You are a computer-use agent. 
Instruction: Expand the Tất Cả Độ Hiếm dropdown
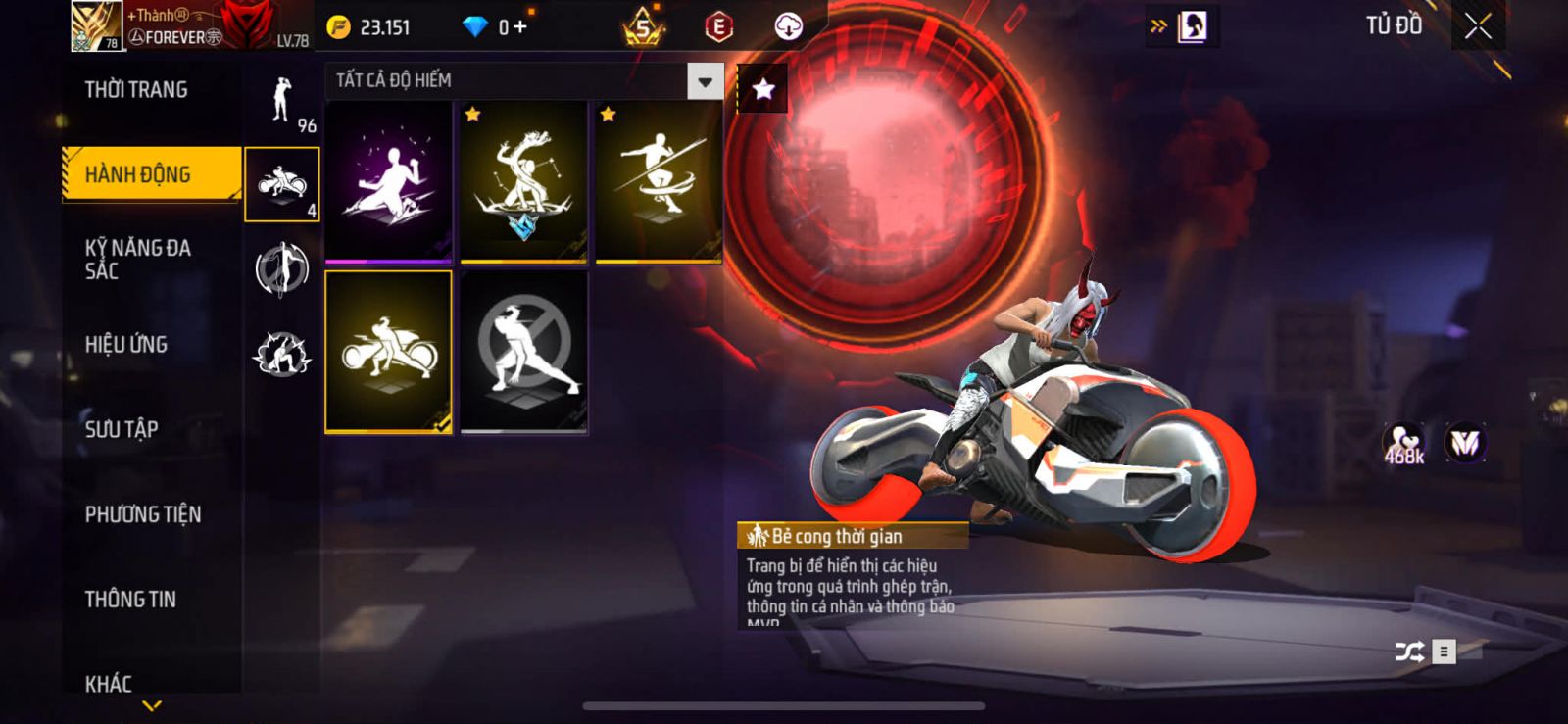click(705, 81)
